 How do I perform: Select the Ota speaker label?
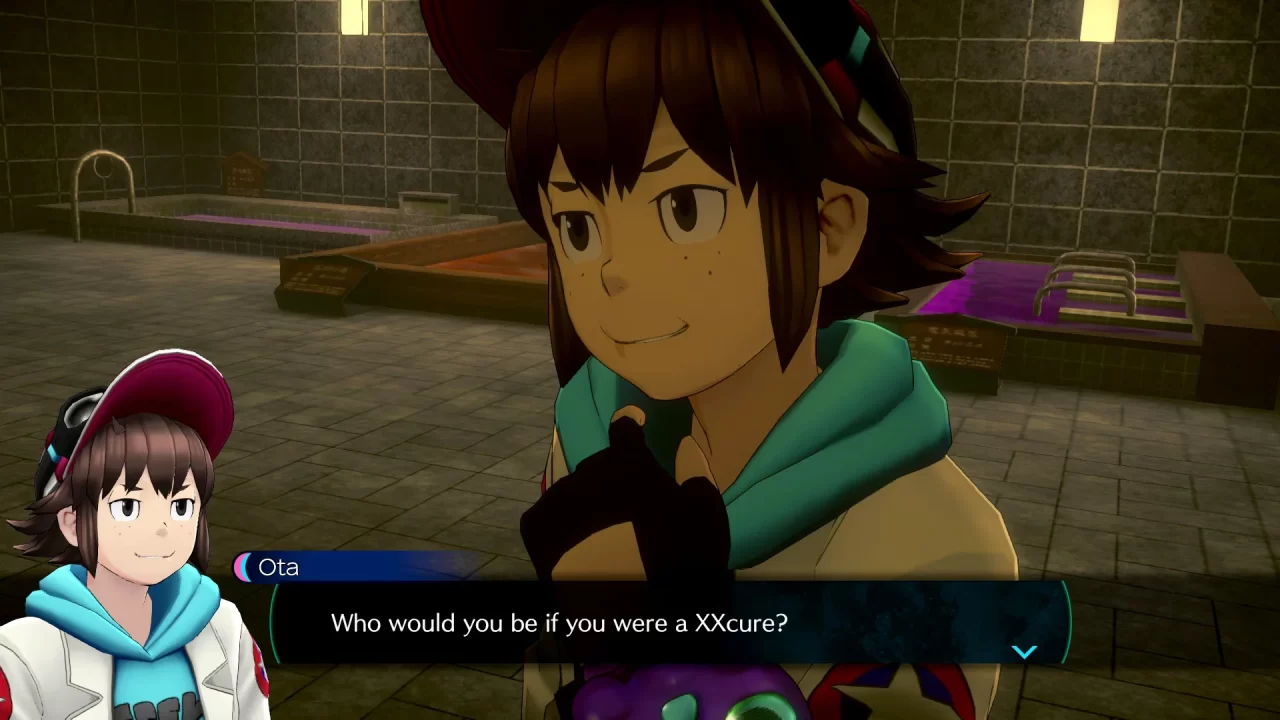coord(279,567)
